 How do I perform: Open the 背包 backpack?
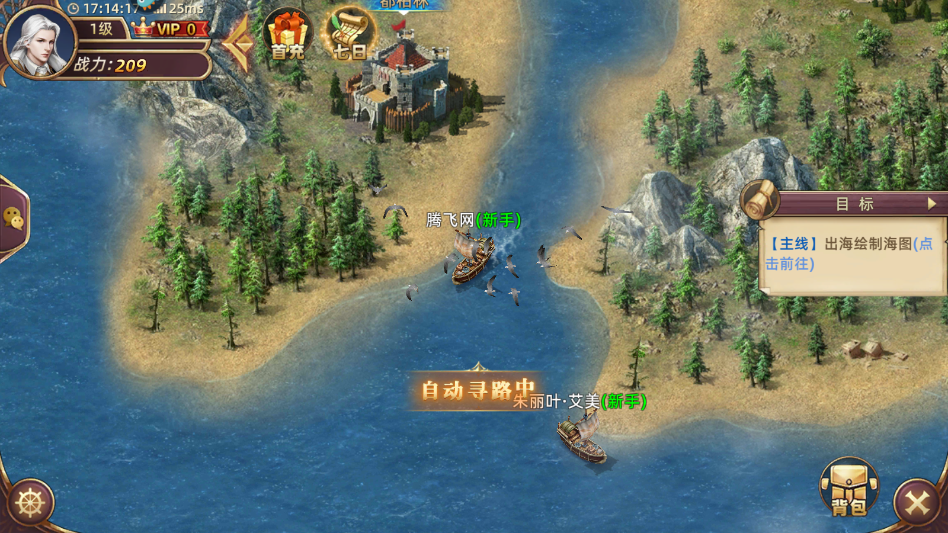pos(848,488)
